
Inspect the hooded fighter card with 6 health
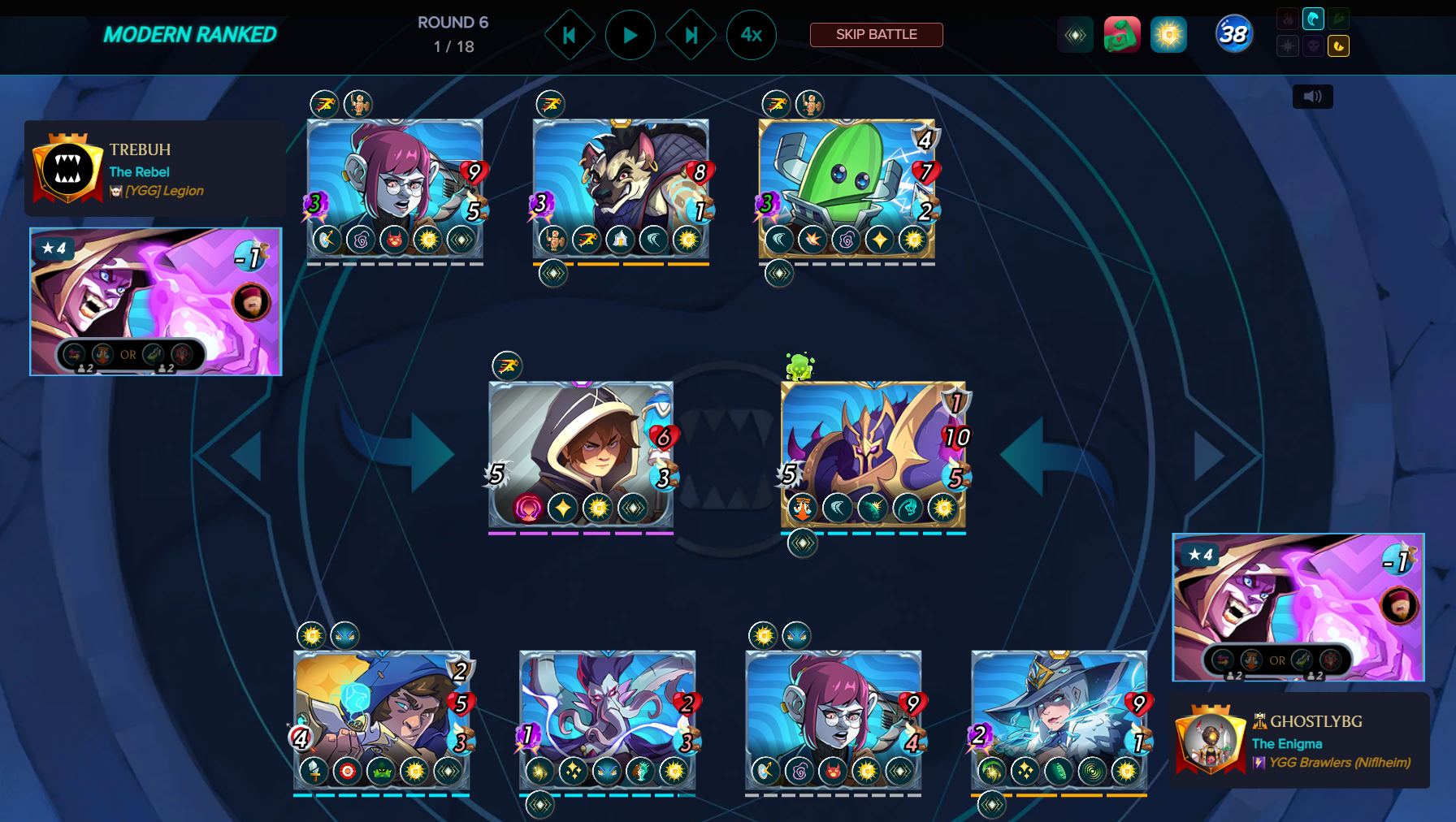click(580, 453)
